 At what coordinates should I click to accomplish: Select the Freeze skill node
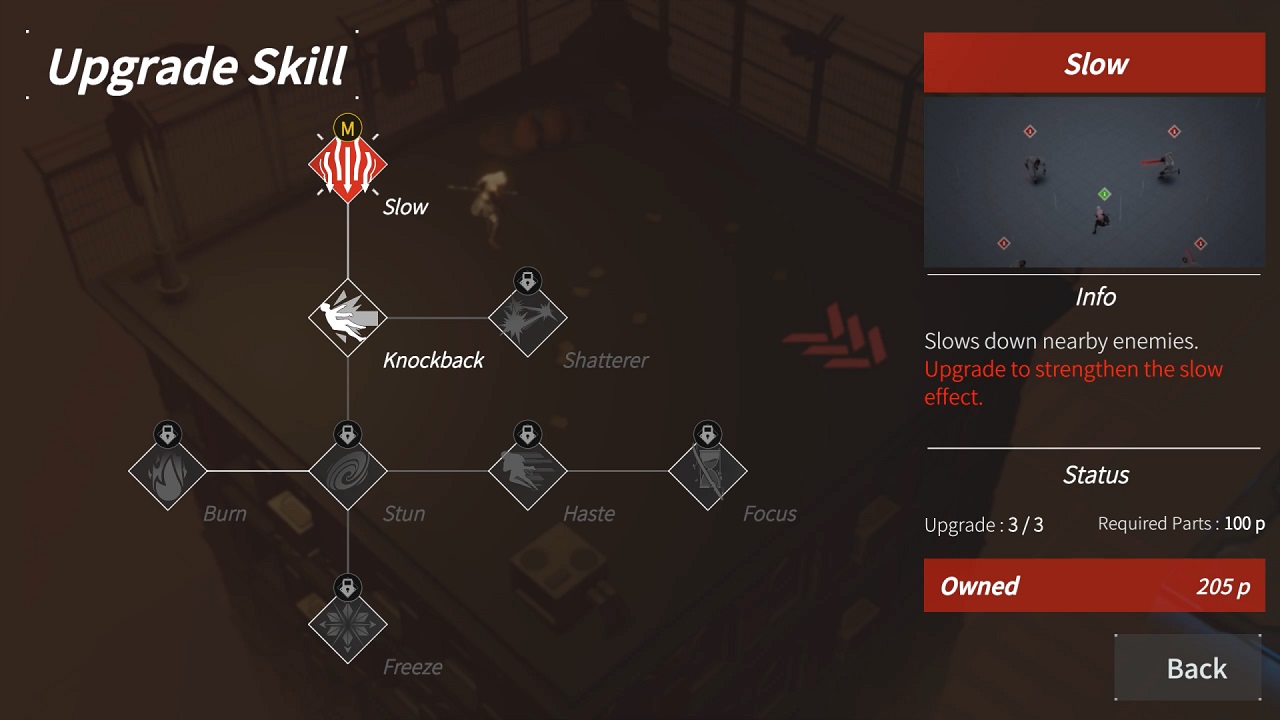tap(347, 622)
